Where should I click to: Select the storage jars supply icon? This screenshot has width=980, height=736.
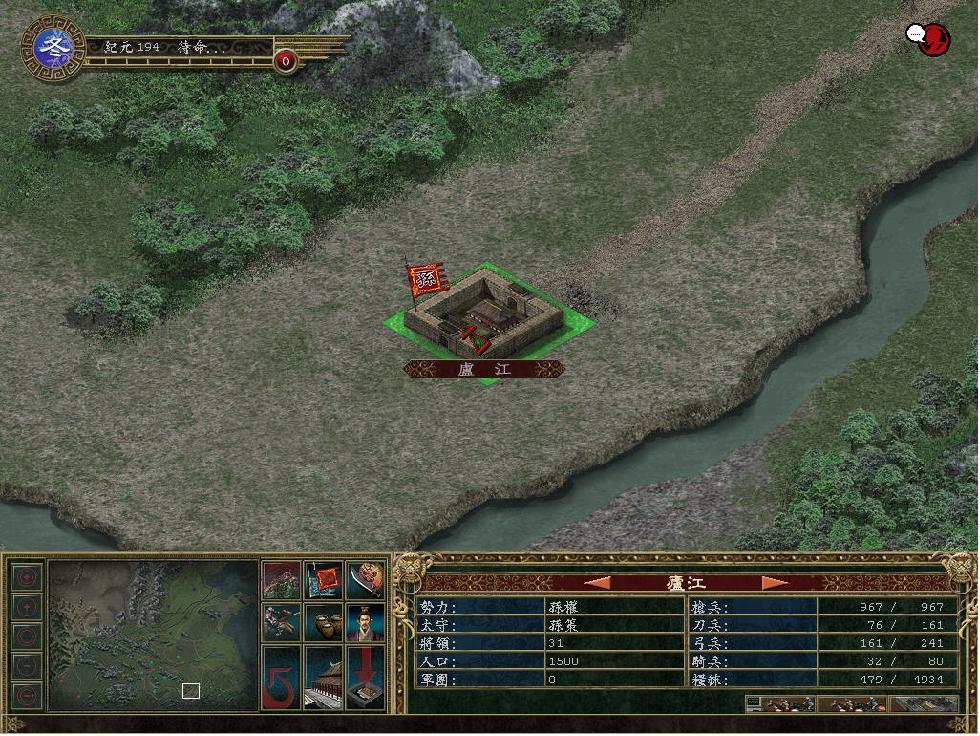(323, 622)
